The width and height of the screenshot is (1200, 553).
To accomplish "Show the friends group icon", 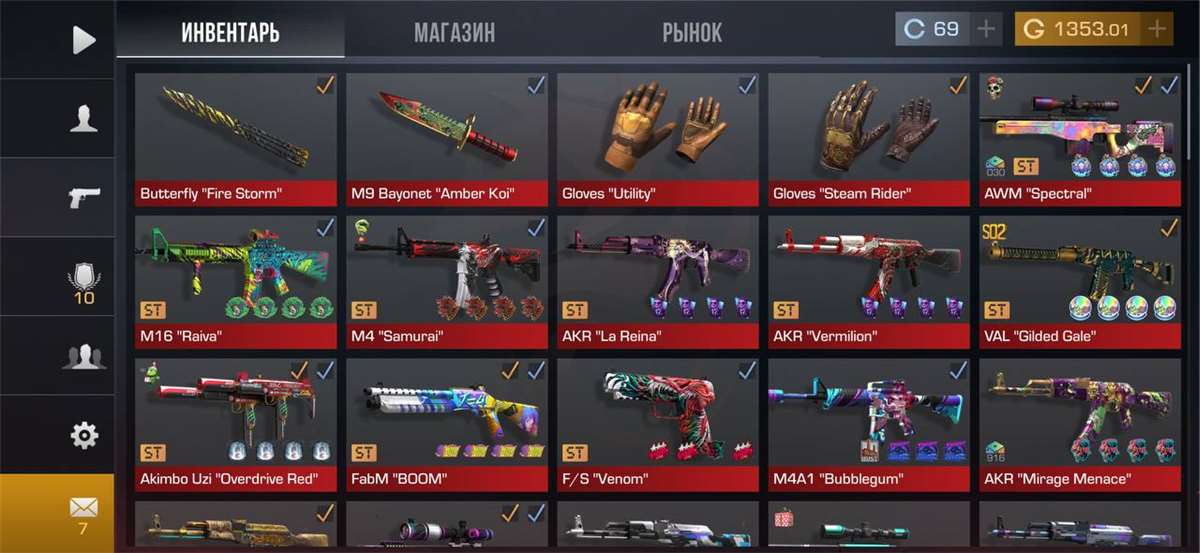I will 84,357.
